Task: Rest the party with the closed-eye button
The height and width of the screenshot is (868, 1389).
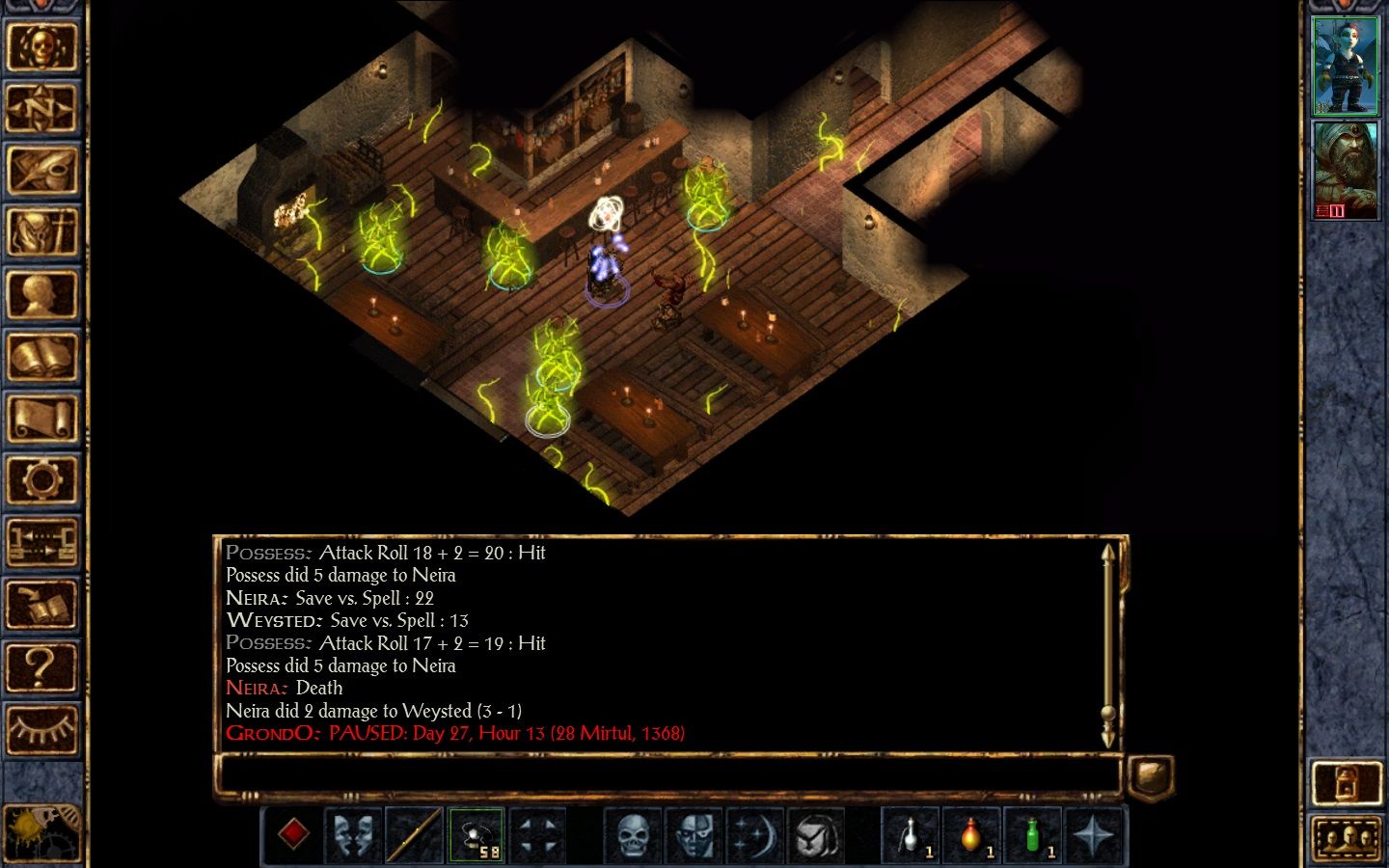Action: [41, 729]
